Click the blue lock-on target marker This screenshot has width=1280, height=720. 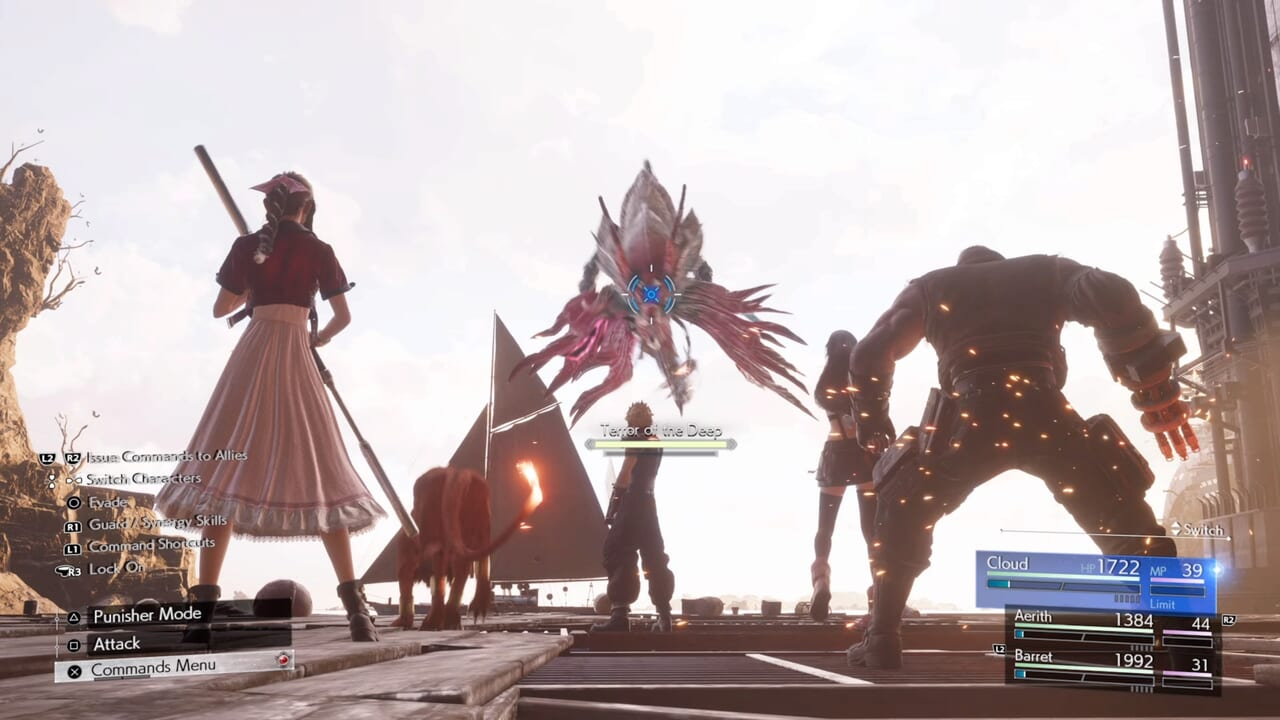pos(651,293)
